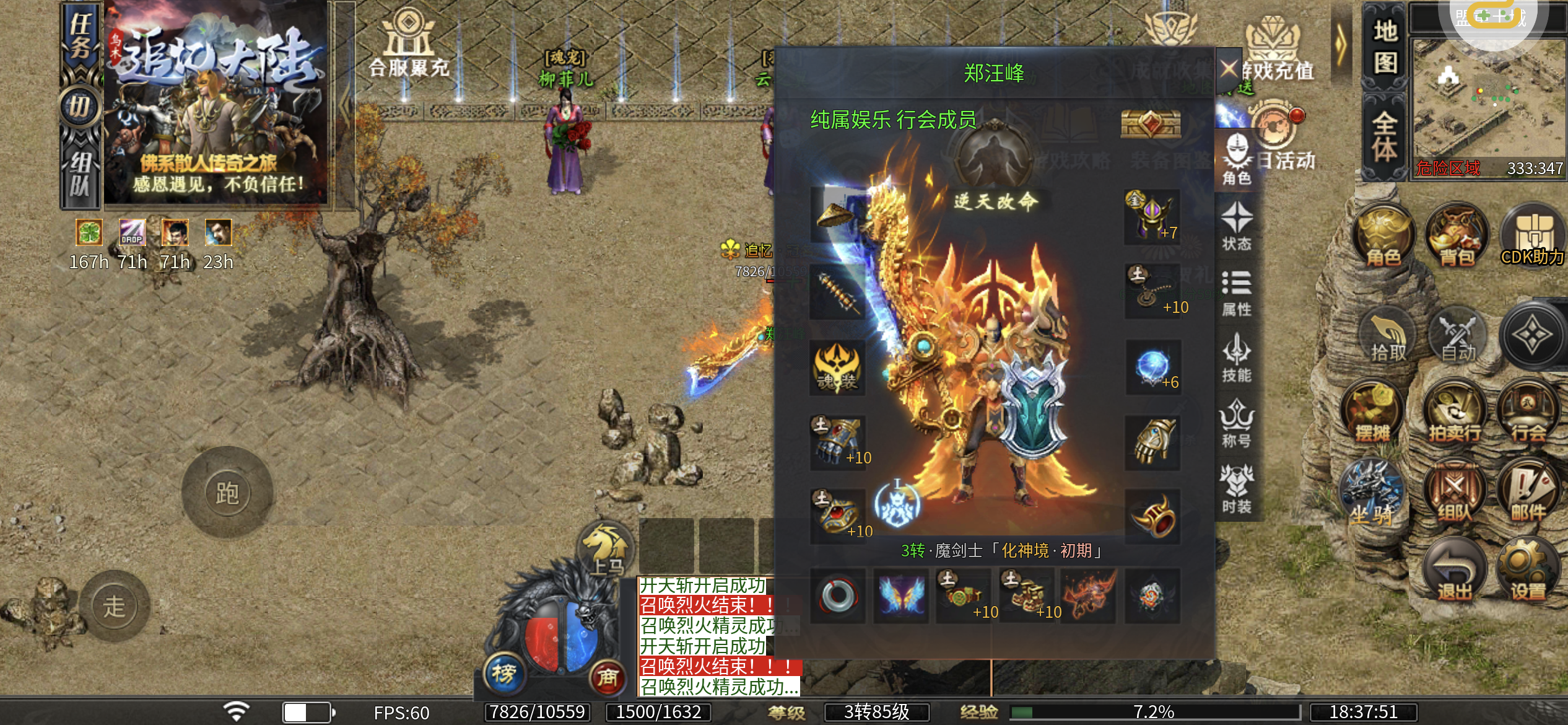1568x725 pixels.
Task: Open the 属性 attributes tab
Action: 1236,292
